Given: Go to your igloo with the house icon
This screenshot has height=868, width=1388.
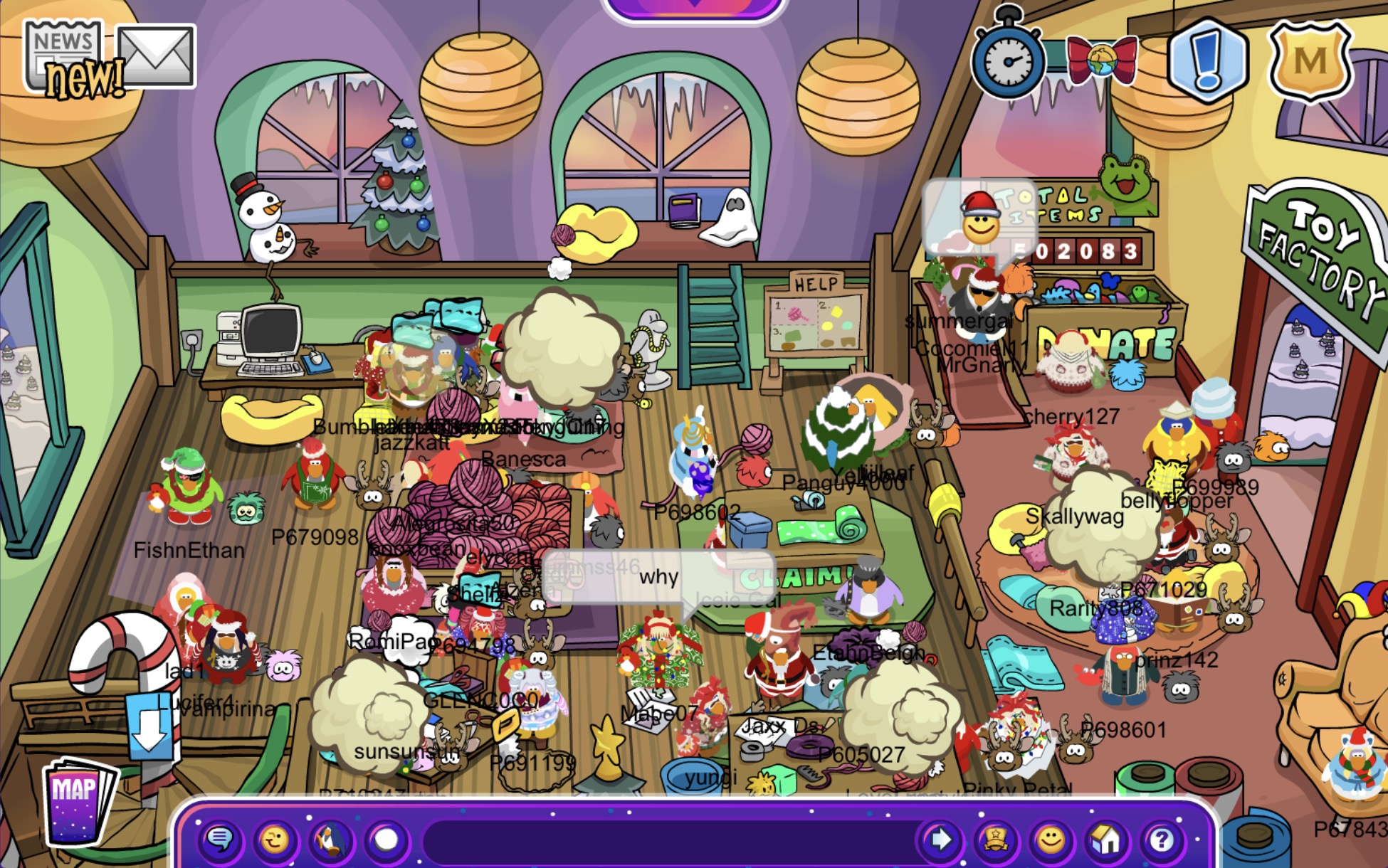Looking at the screenshot, I should click(x=1105, y=840).
